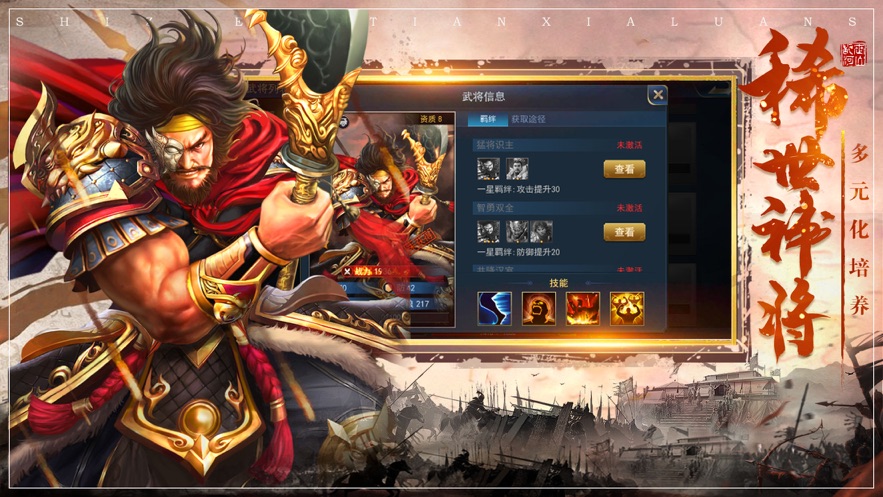The height and width of the screenshot is (497, 883).
Task: Click 查看 for the 猛将识主 bond
Action: pyautogui.click(x=624, y=169)
